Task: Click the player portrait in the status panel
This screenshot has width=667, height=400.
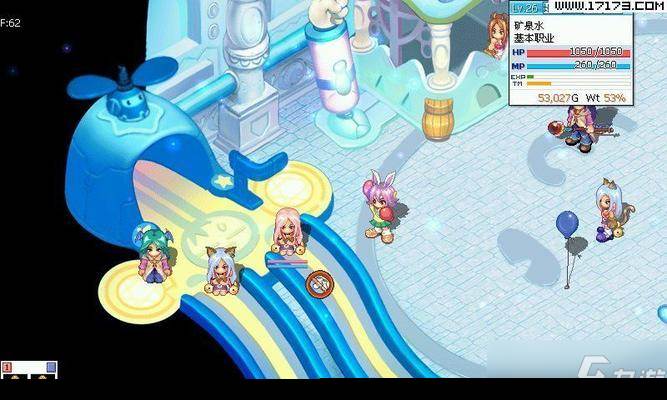Action: click(495, 36)
